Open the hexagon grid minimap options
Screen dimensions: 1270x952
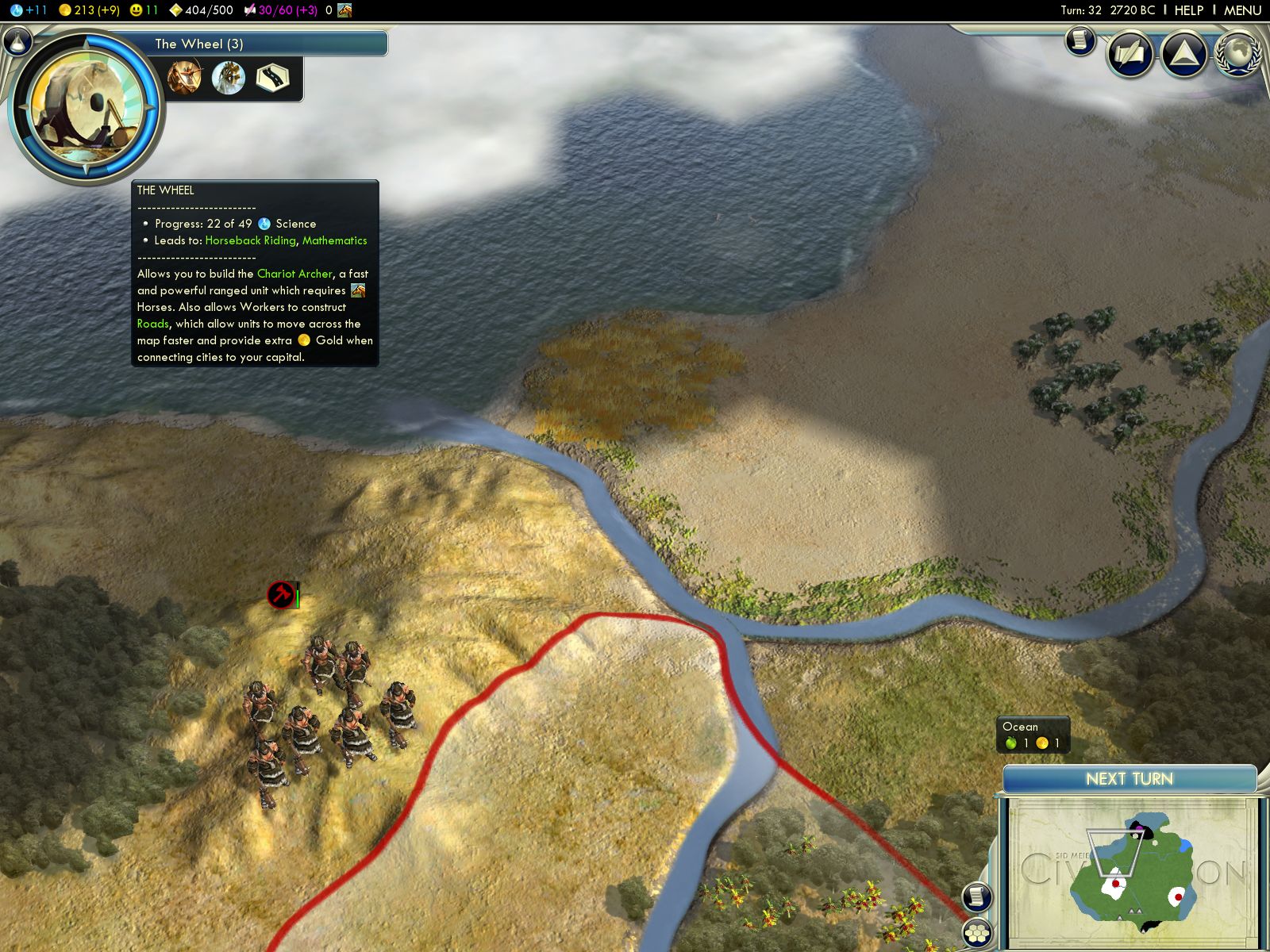pos(977,933)
